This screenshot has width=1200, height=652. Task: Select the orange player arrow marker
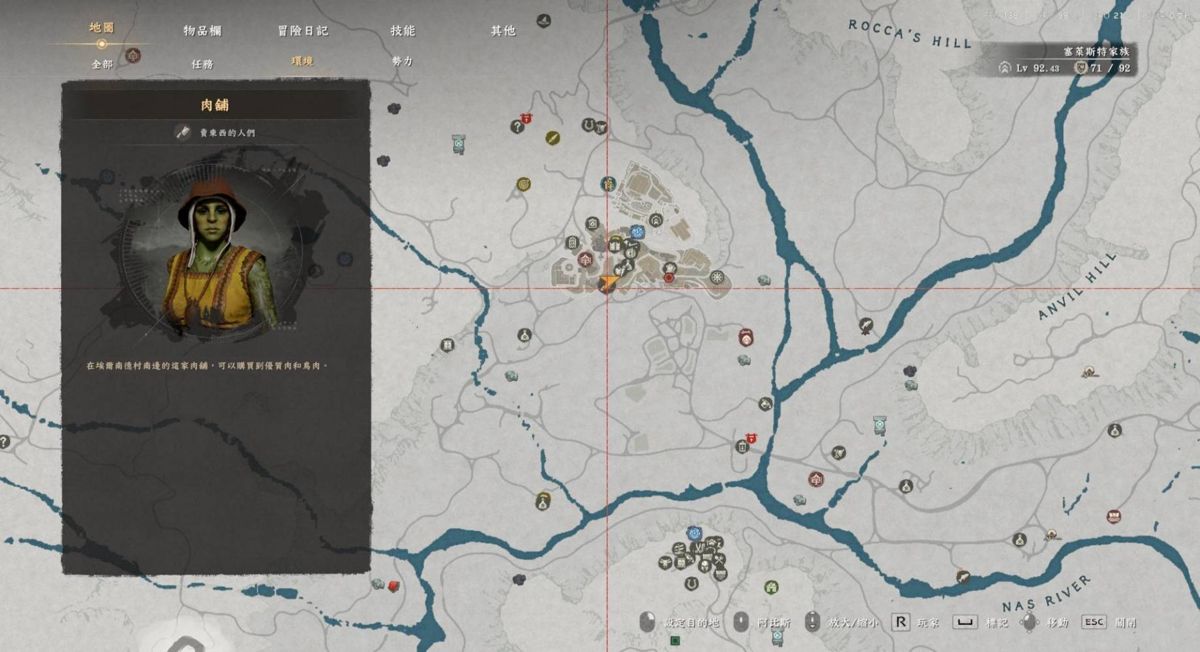pos(605,284)
